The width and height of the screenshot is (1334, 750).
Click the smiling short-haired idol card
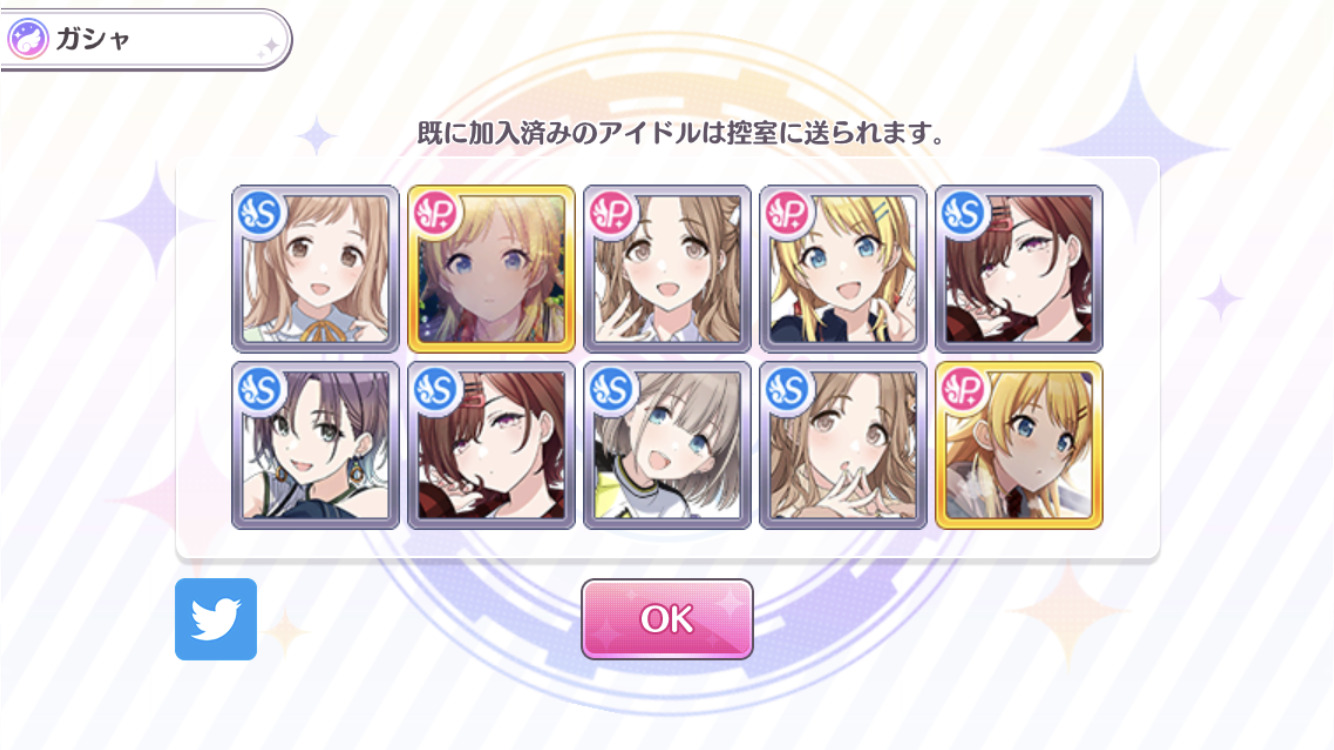tap(664, 445)
